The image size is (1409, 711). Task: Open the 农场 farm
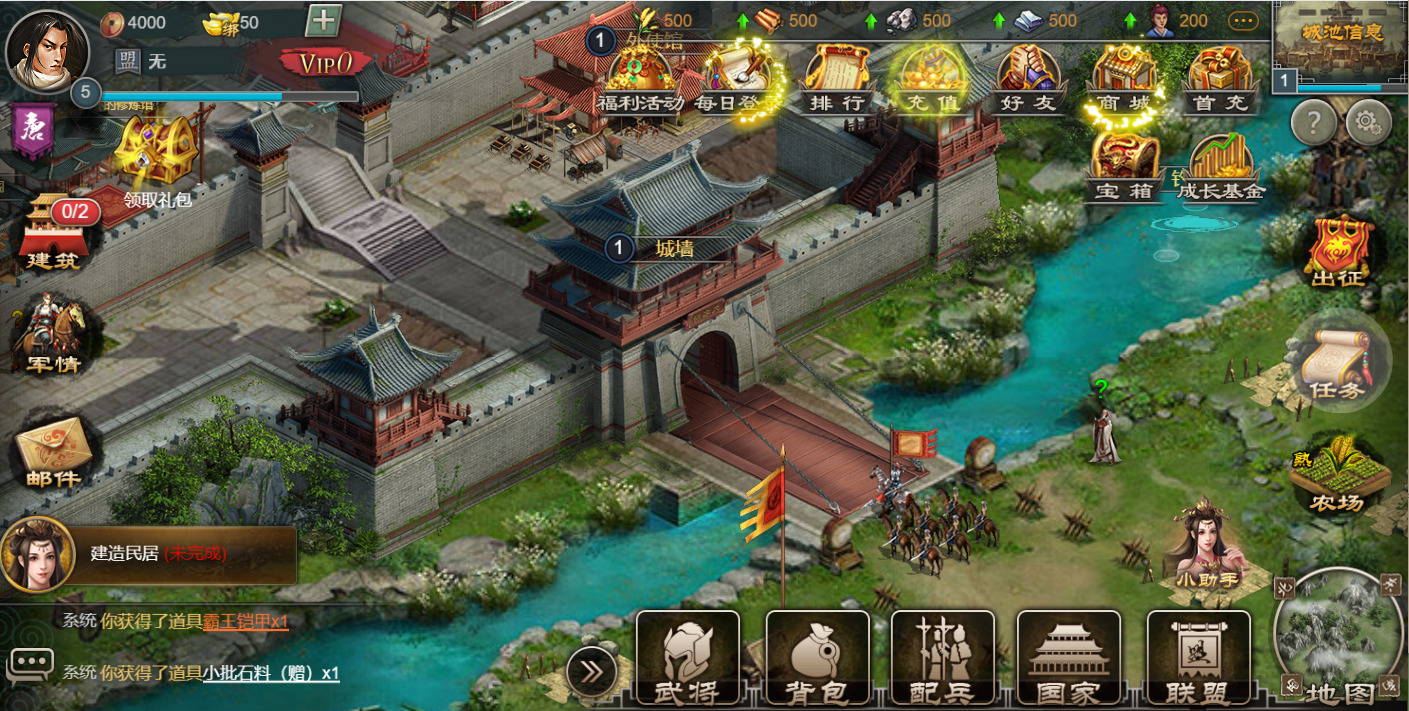[1338, 475]
